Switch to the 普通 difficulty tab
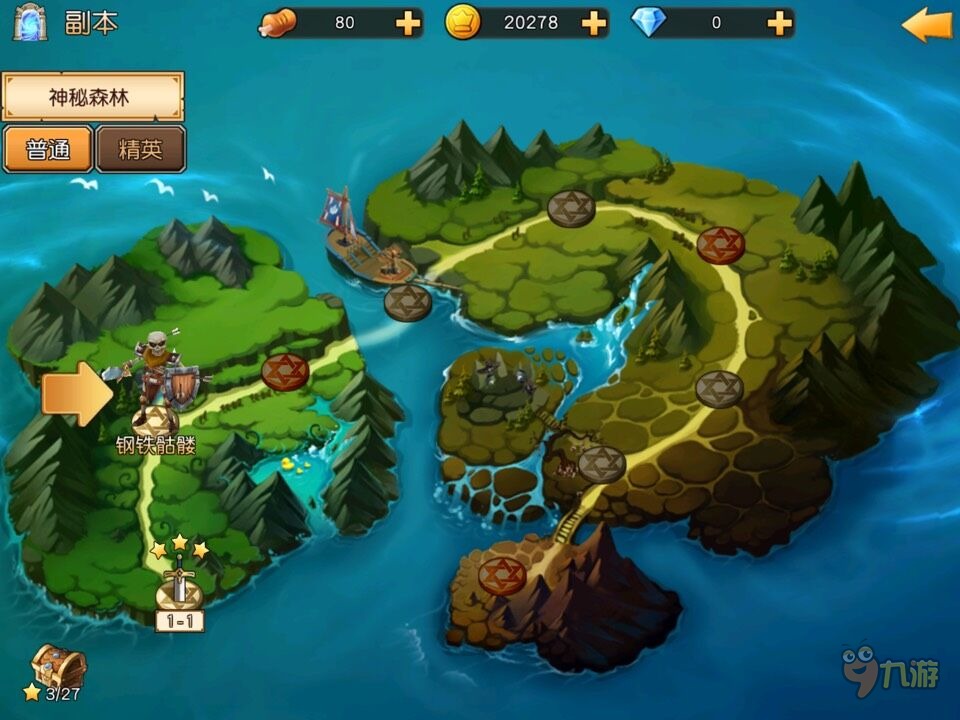The height and width of the screenshot is (720, 960). 48,150
